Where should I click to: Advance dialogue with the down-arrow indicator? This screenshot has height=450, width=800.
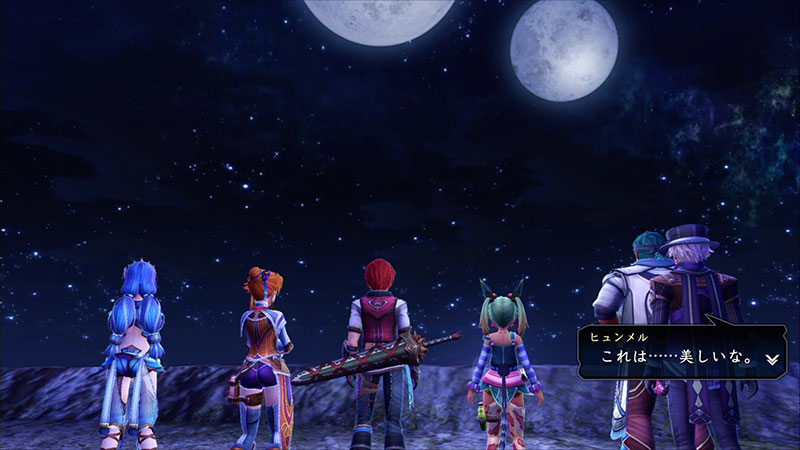click(772, 357)
